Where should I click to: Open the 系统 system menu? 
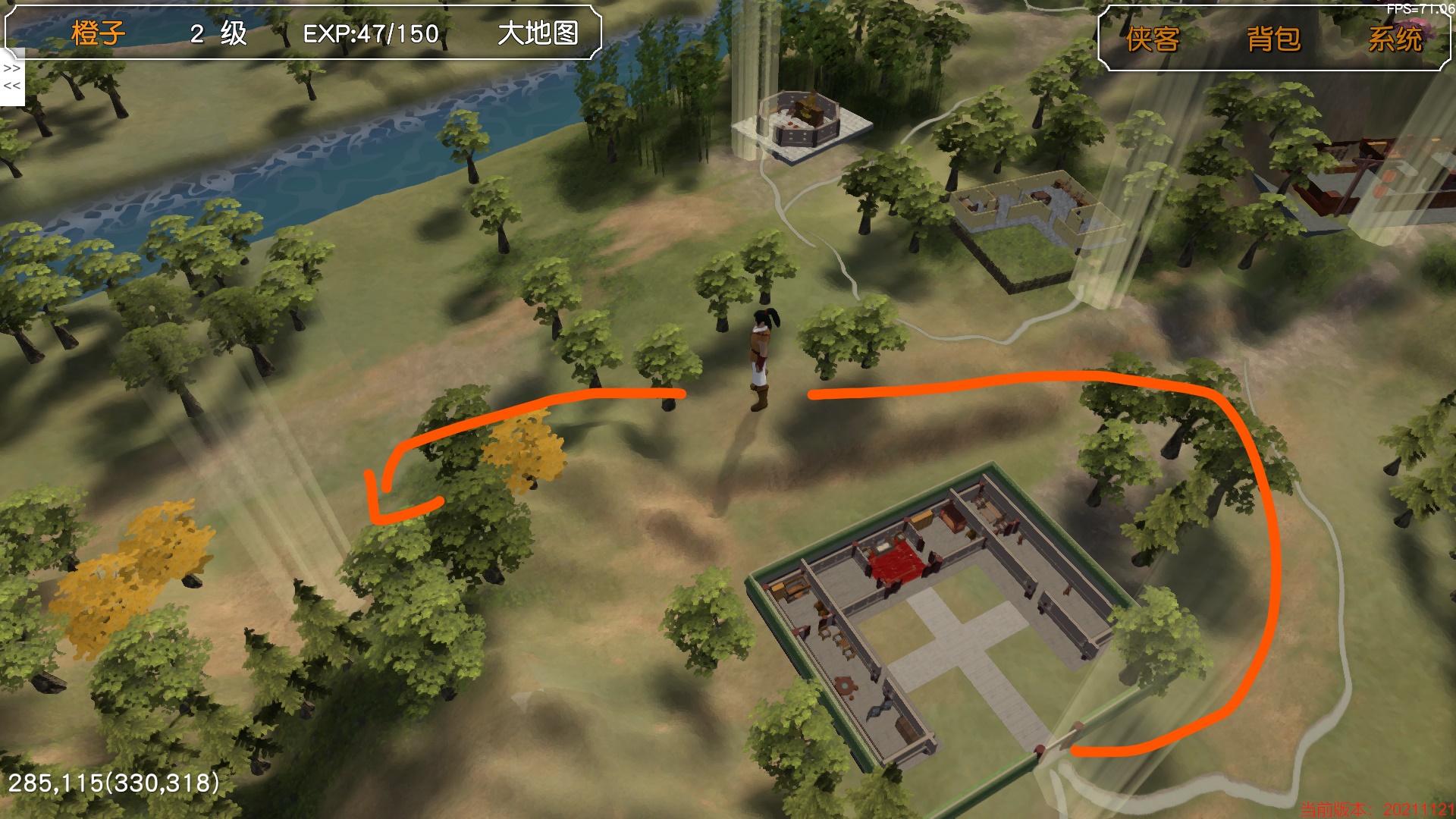click(1395, 39)
